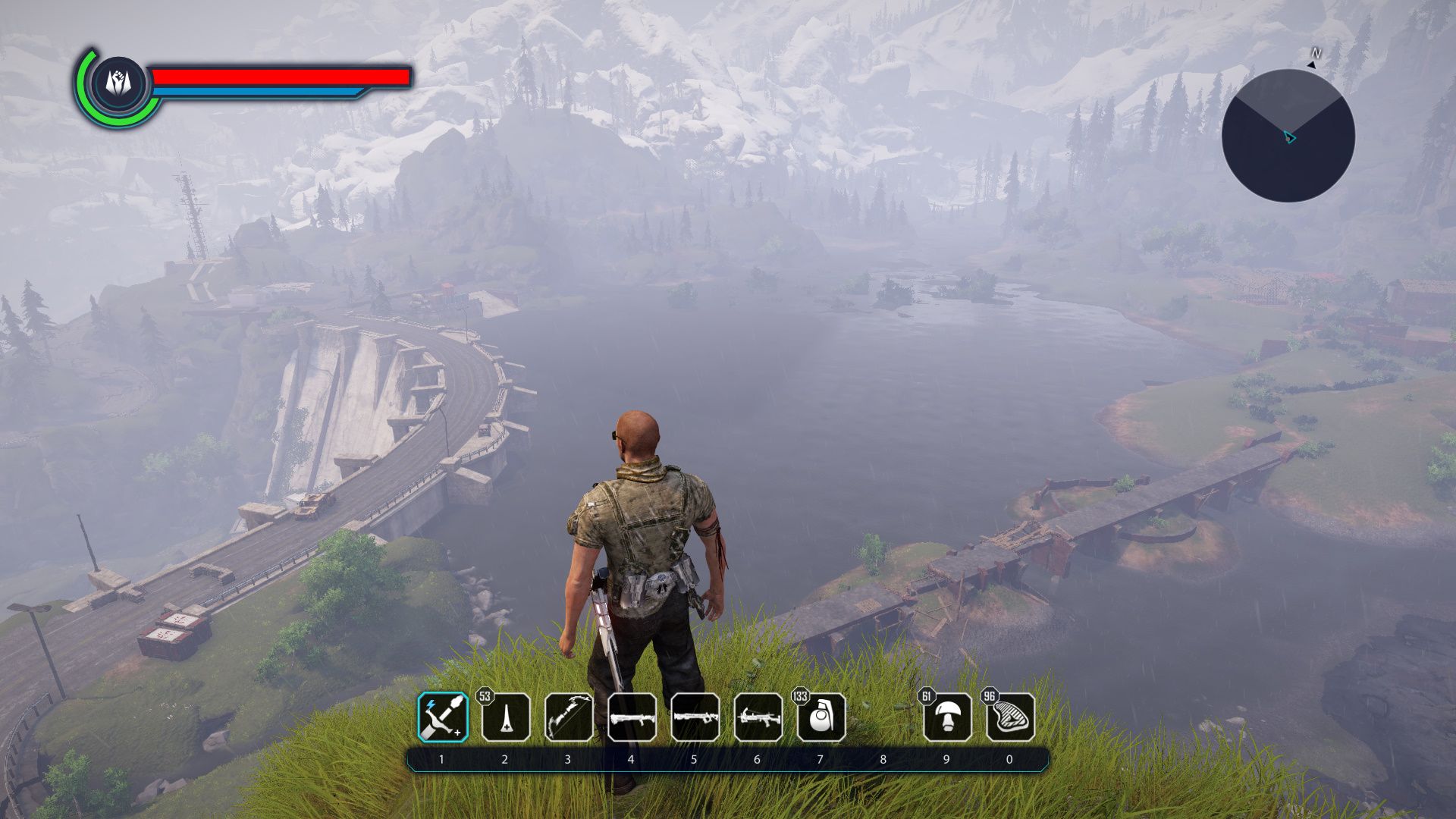Consume the raw meat steak item
1456x819 pixels.
pos(1010,717)
